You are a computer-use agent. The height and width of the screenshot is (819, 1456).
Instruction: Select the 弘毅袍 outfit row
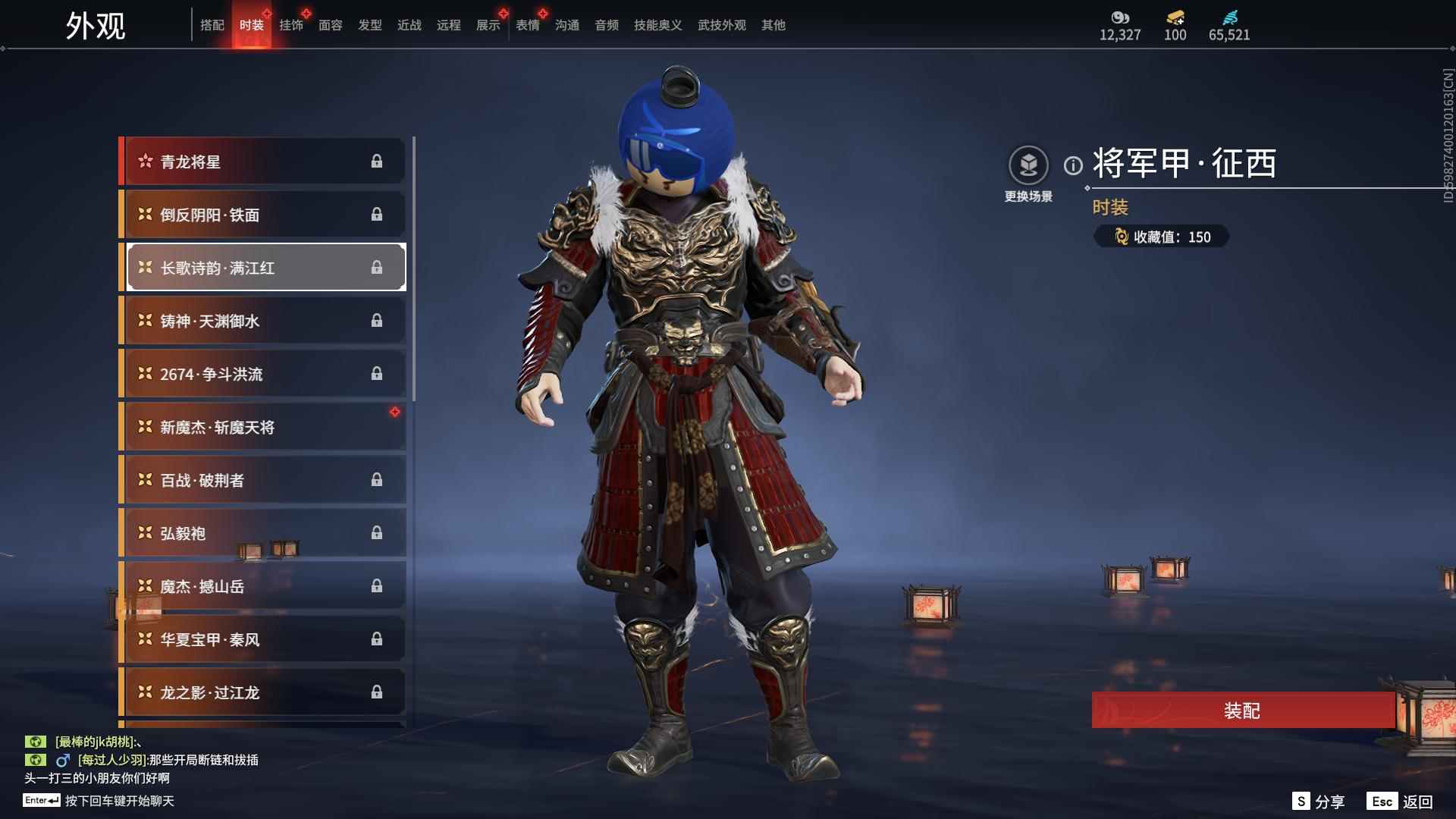263,533
